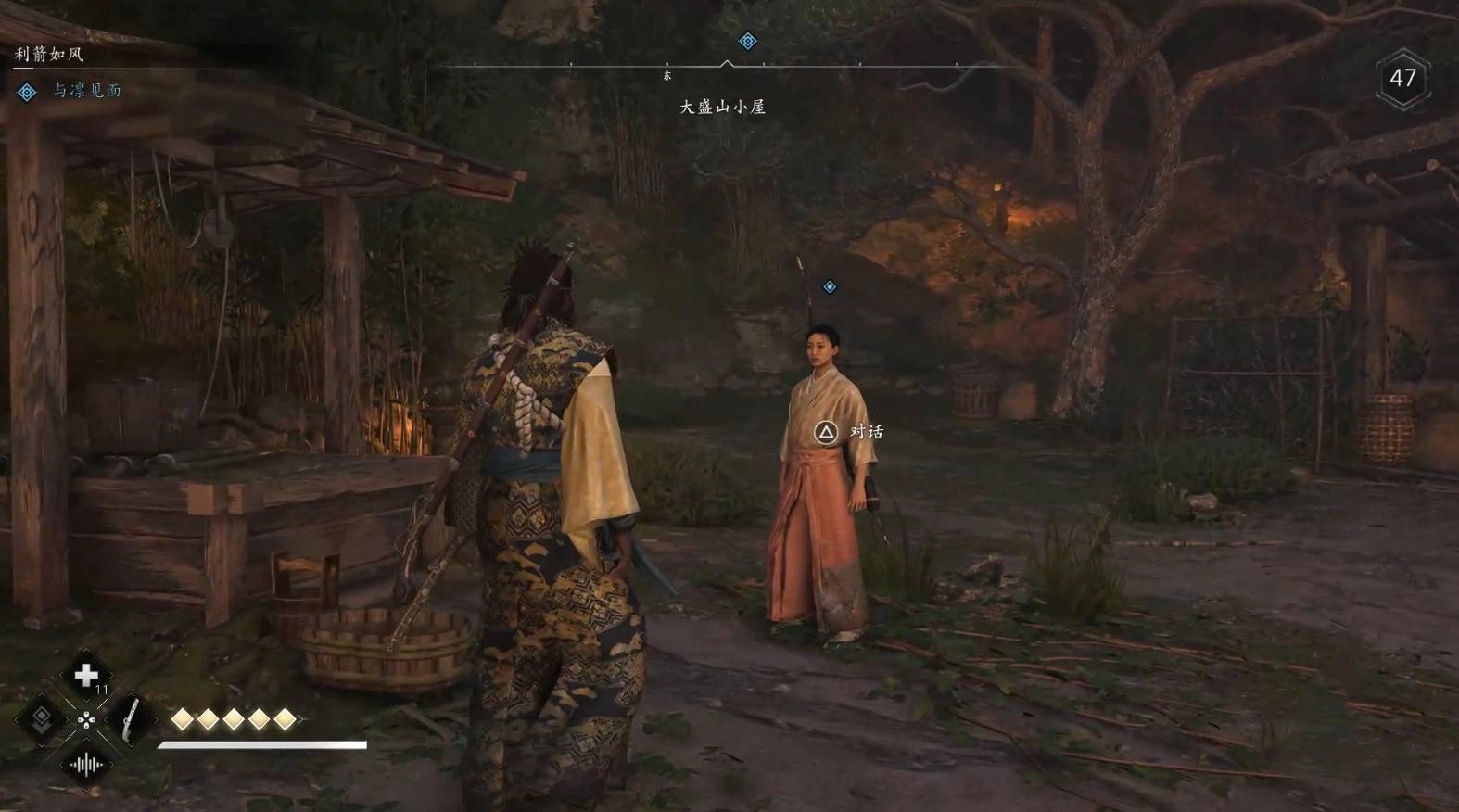Screen dimensions: 1459x812
Task: Select the first karma diamond in HUD
Action: pos(182,718)
